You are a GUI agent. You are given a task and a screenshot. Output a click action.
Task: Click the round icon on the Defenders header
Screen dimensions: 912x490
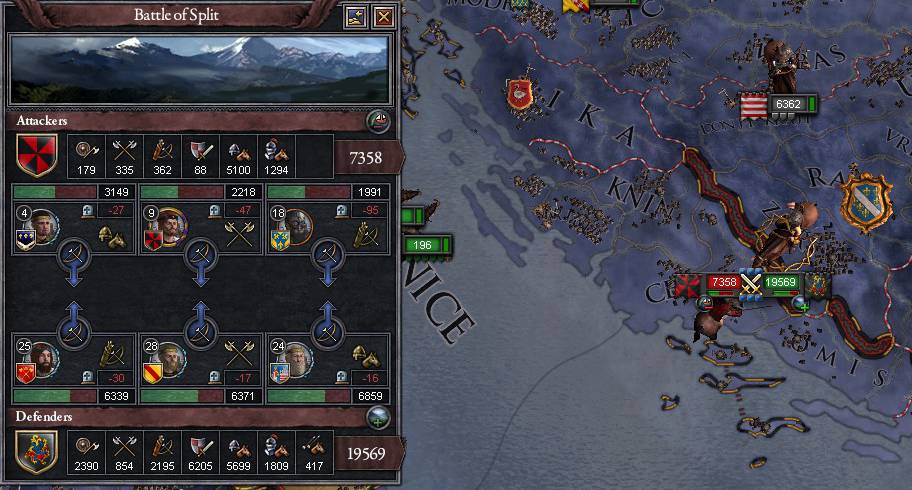[379, 416]
